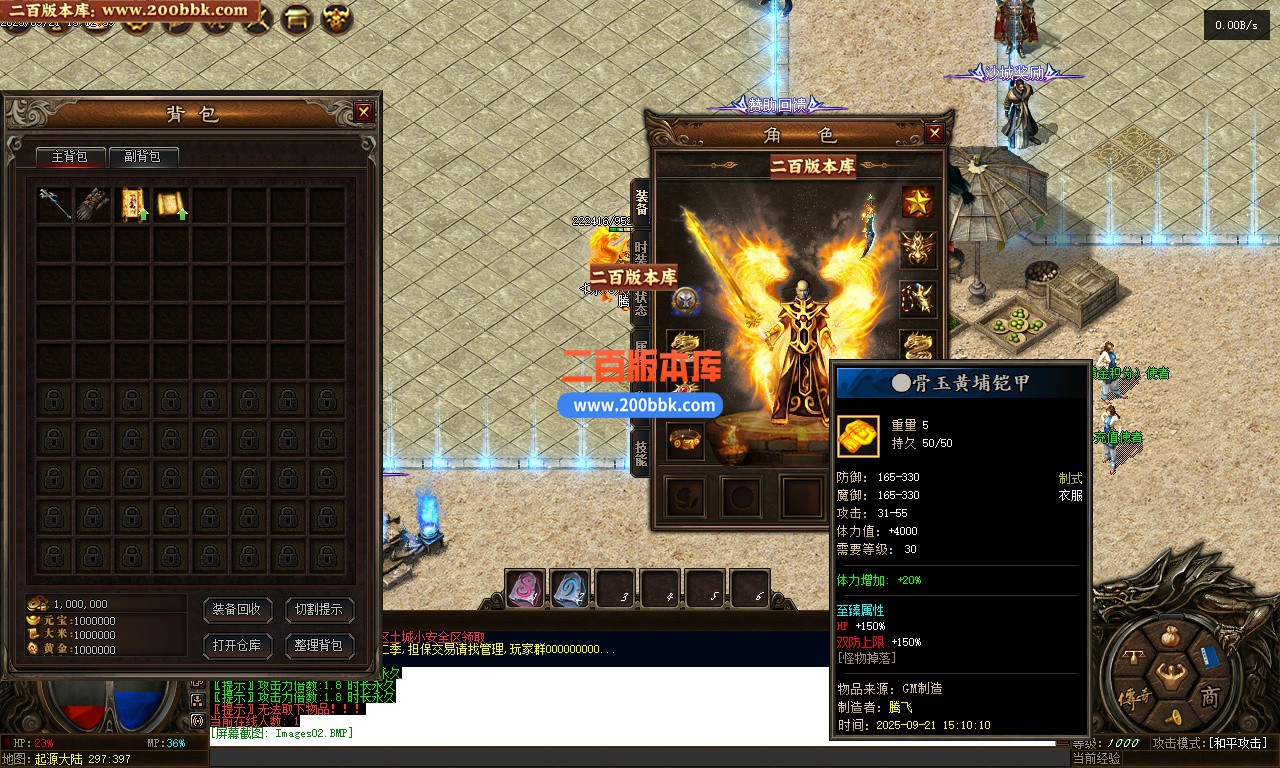The image size is (1280, 768).
Task: Open the bag via the pouch icon
Action: (x=1171, y=636)
